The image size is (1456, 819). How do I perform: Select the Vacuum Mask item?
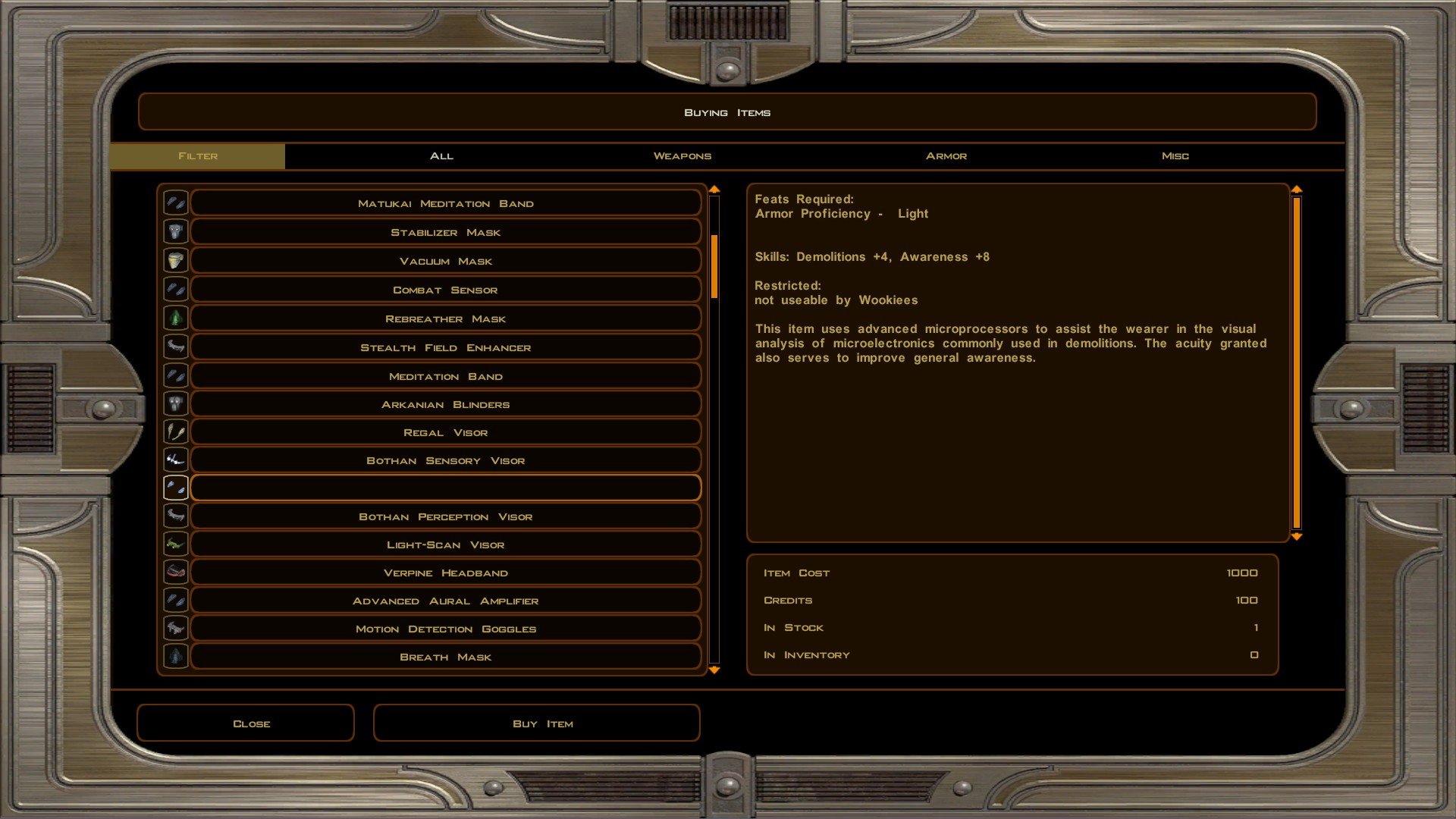(445, 261)
